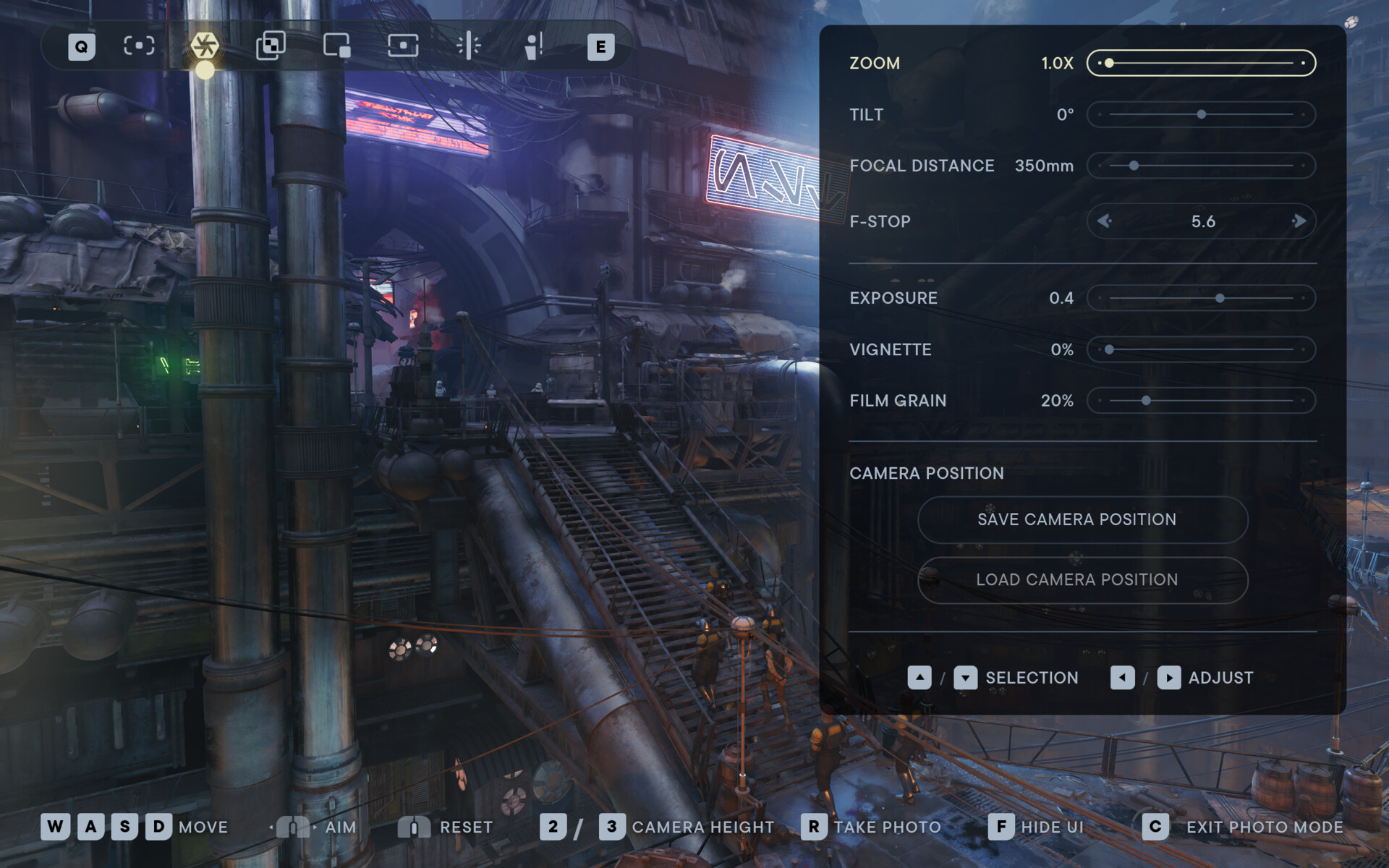Switch to the character figure tab
1389x868 pixels.
point(534,46)
